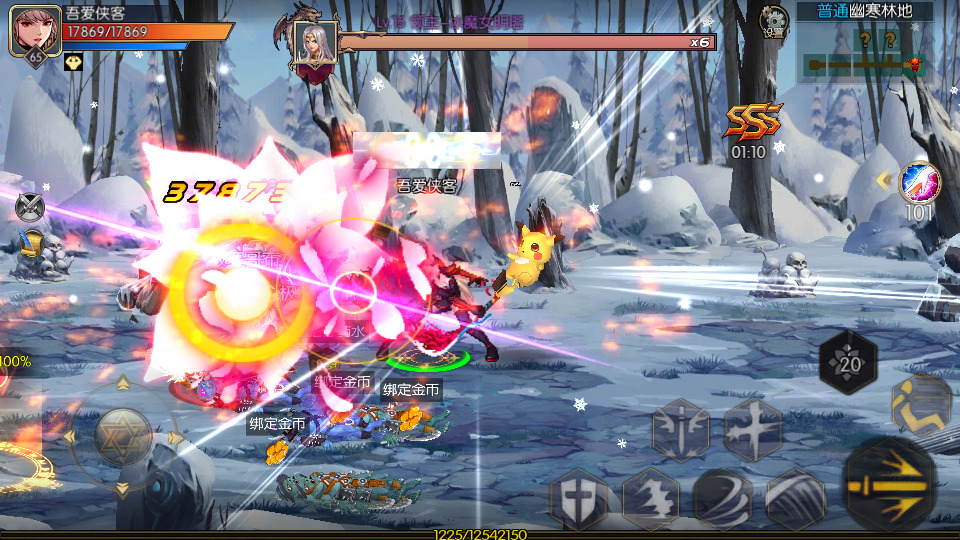The width and height of the screenshot is (960, 540).
Task: Use the round blue-red consumable icon
Action: pyautogui.click(x=920, y=182)
